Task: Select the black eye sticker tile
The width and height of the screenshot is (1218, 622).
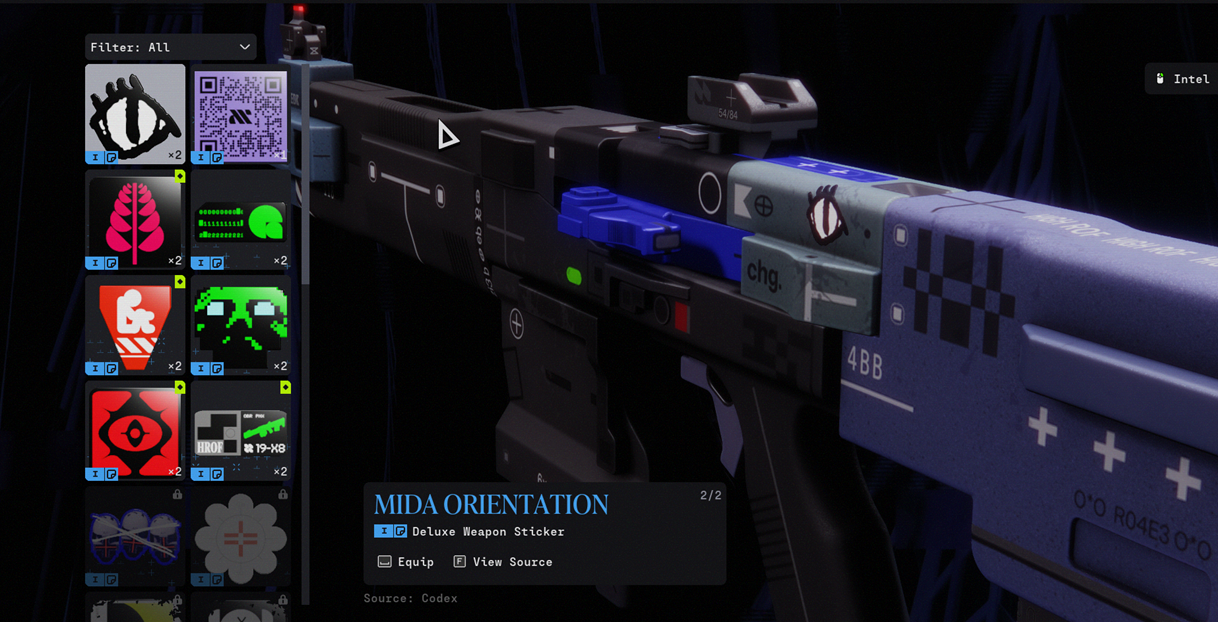Action: [135, 113]
